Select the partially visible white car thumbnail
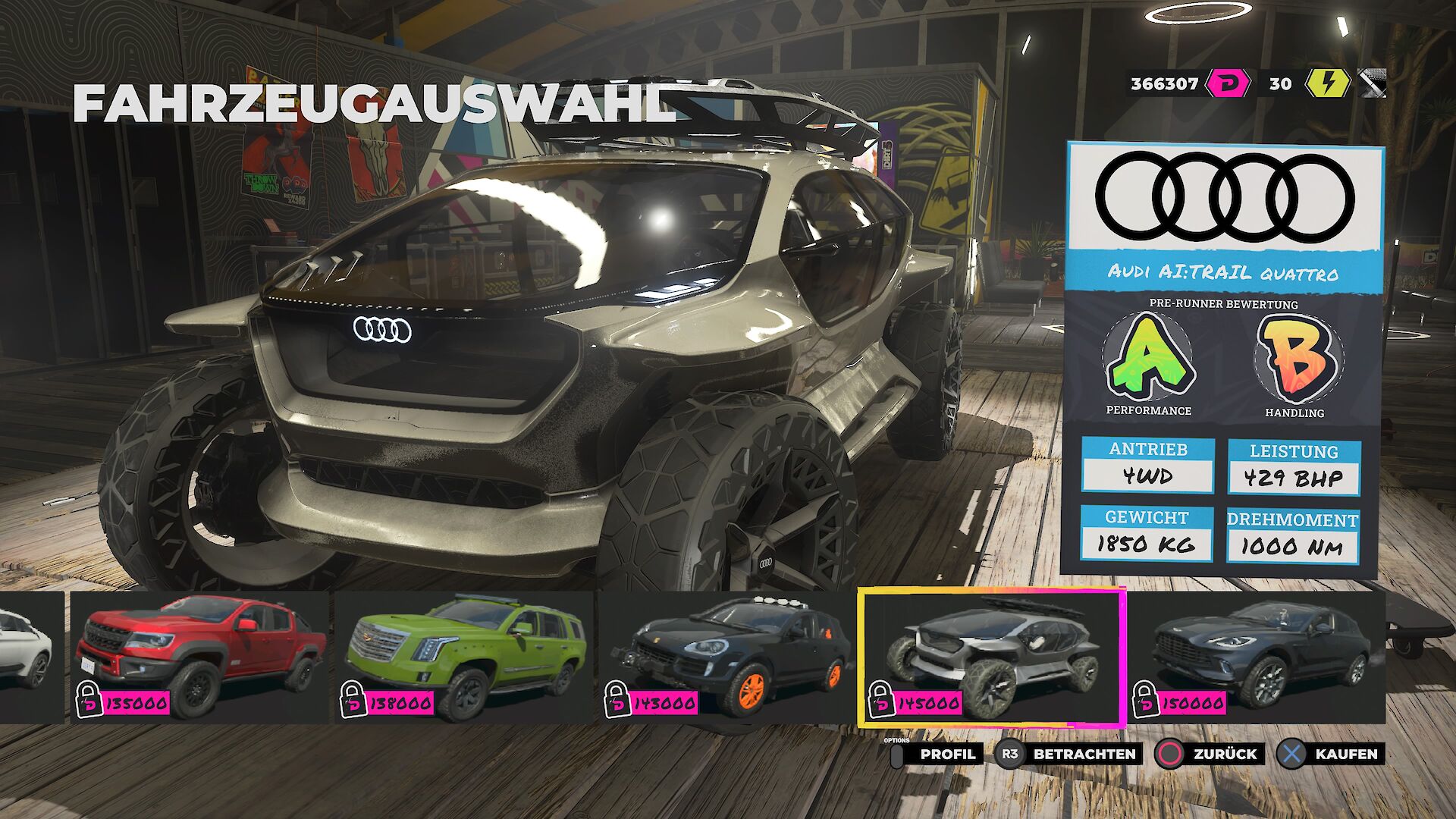 (x=29, y=657)
